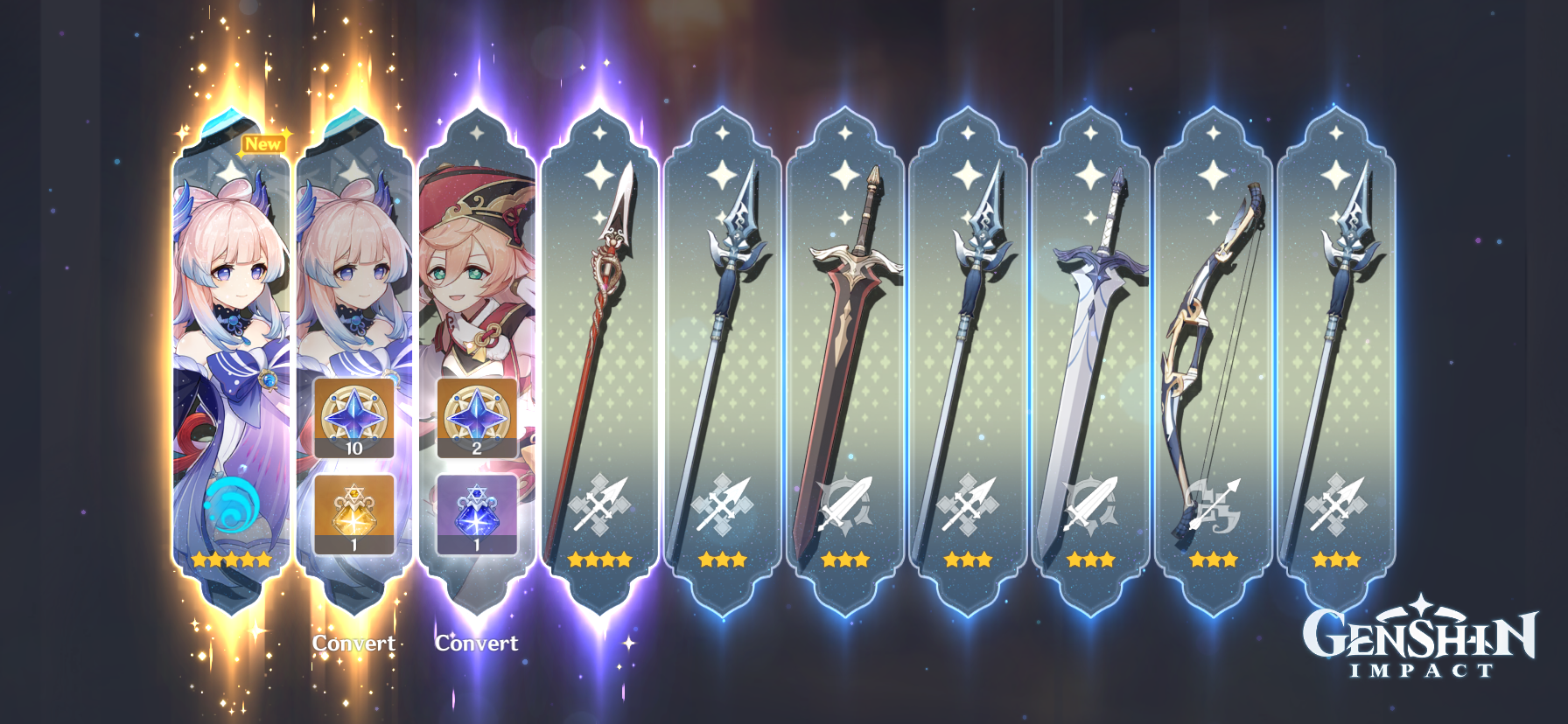Click the New badge on Kokomi's card

264,144
